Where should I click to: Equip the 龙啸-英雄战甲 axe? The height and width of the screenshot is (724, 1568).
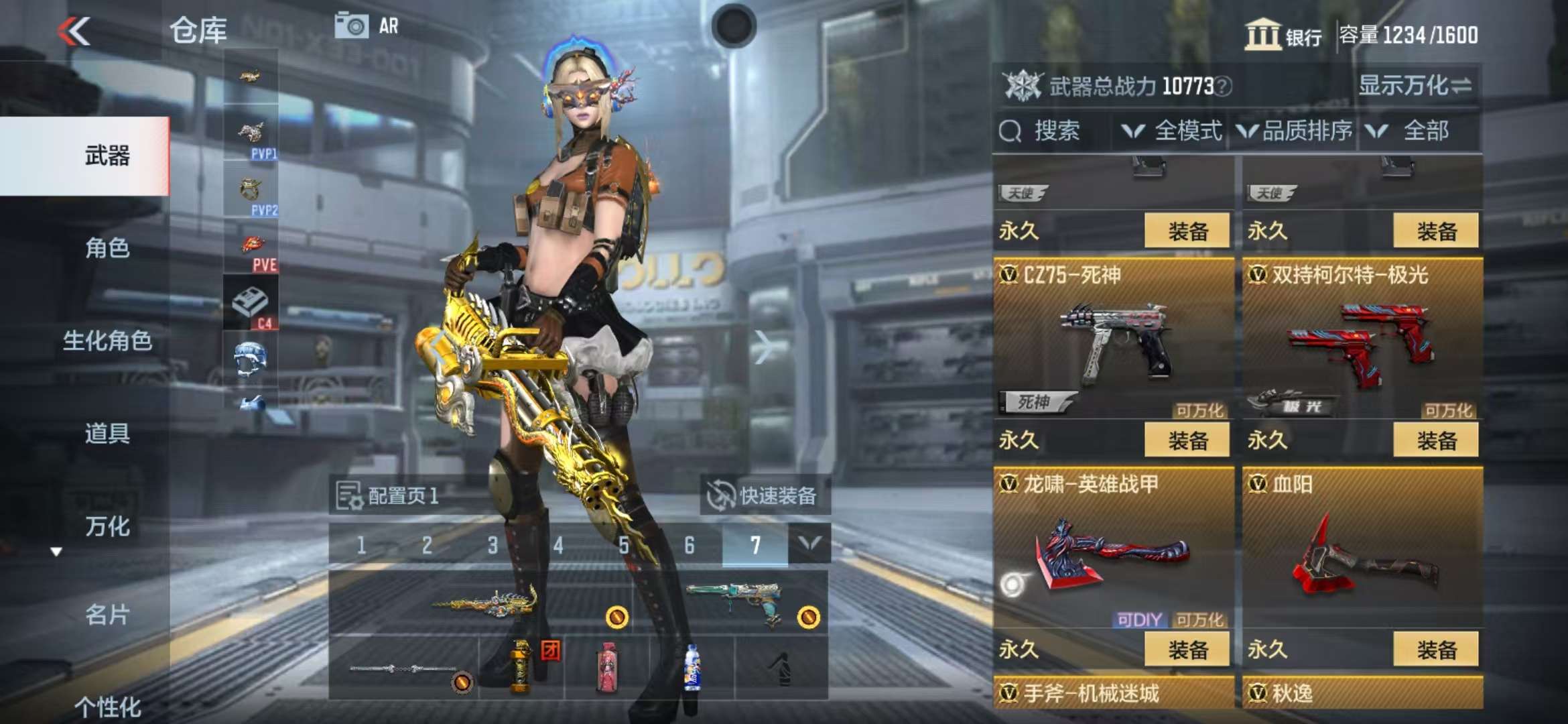click(1187, 649)
